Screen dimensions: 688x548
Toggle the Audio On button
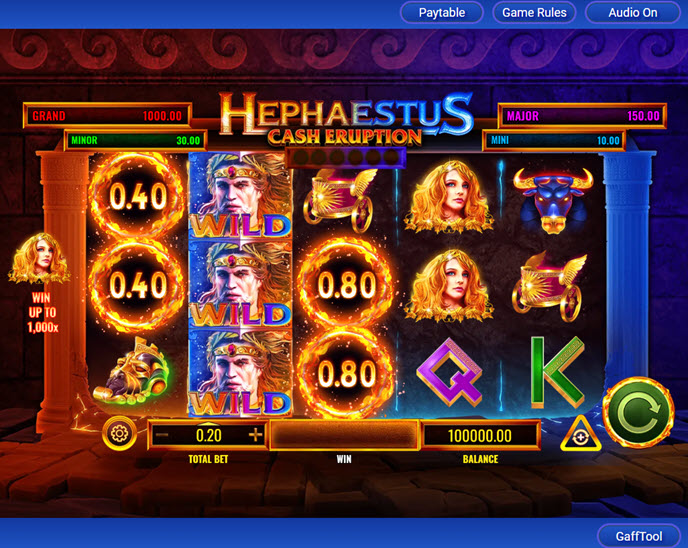point(633,13)
